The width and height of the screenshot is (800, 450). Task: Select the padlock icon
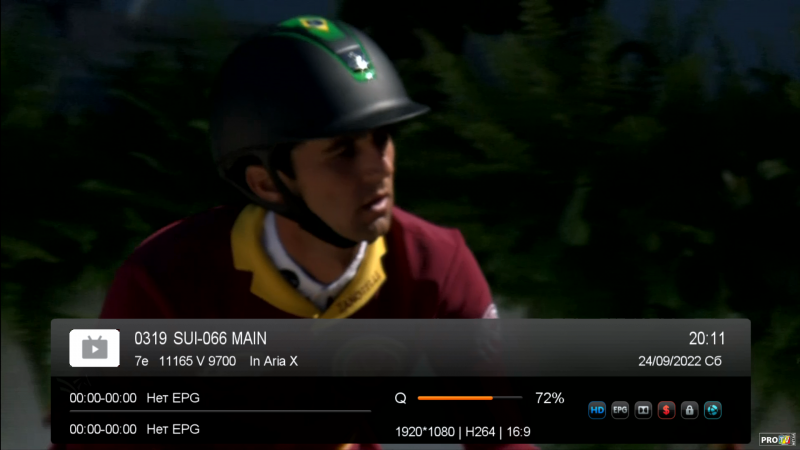[x=689, y=410]
